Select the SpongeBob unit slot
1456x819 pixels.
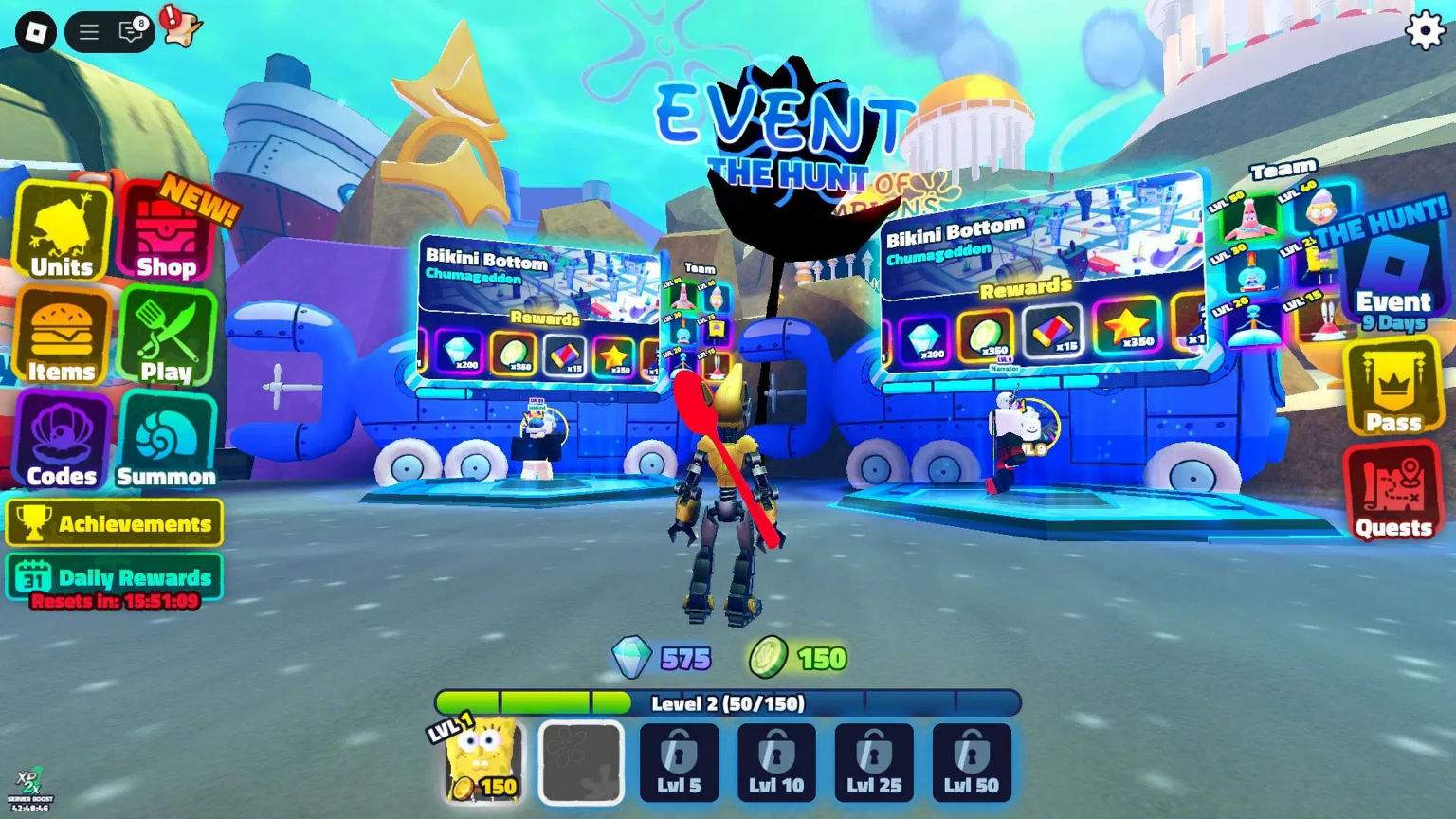click(x=483, y=762)
